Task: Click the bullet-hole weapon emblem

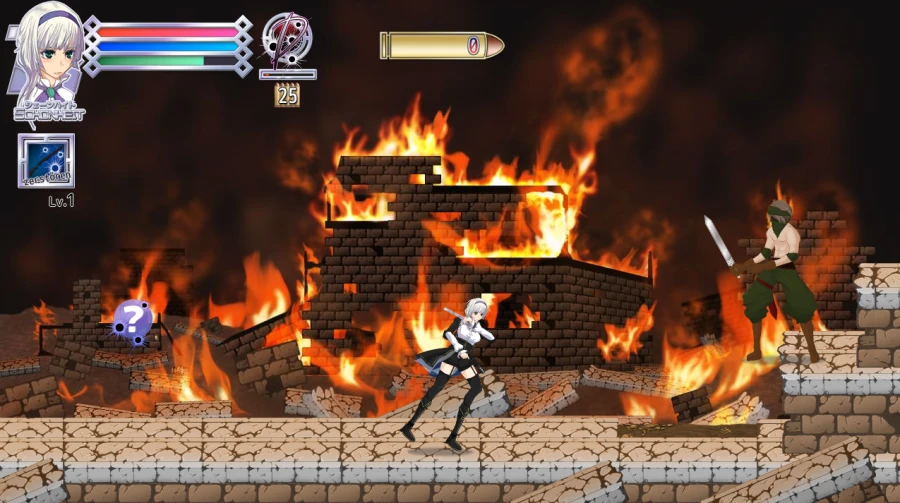Action: pyautogui.click(x=287, y=40)
